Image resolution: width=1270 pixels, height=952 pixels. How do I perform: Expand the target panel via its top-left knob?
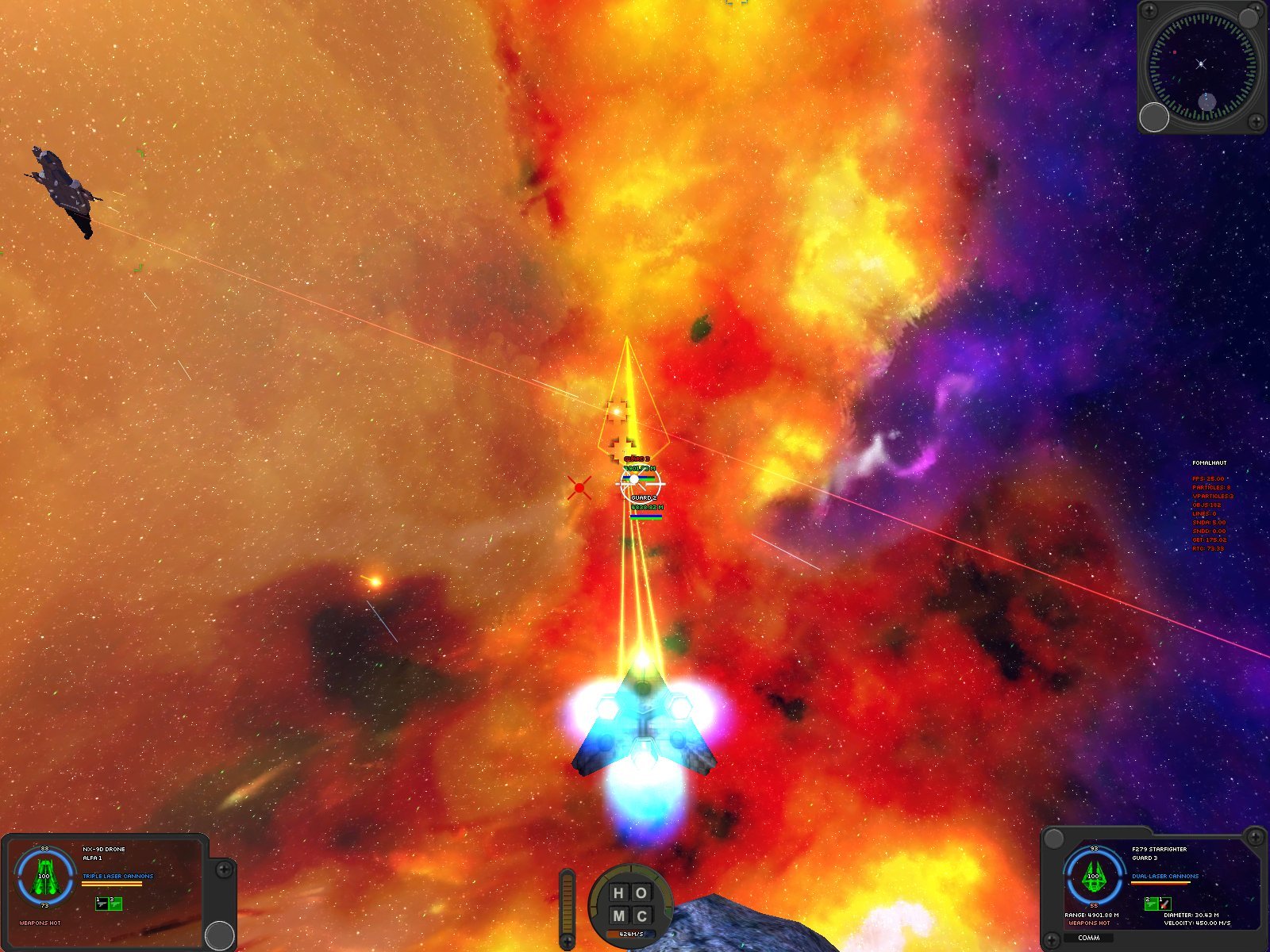(x=1055, y=839)
